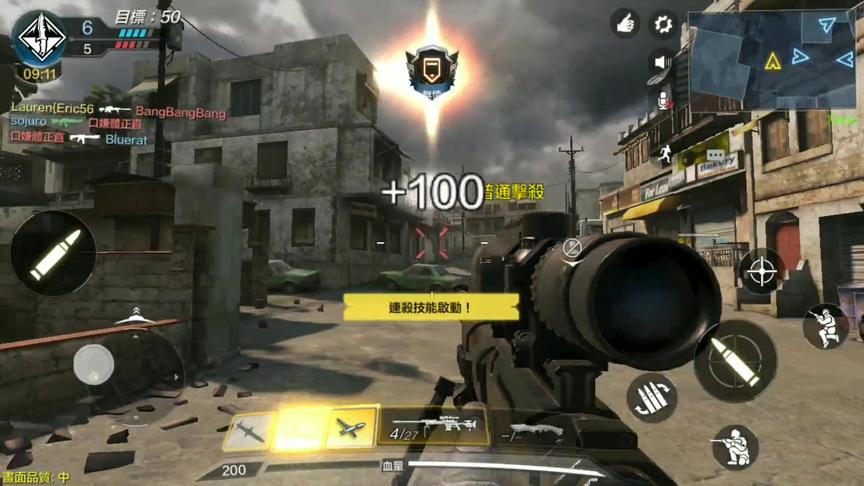
Task: Tap the movement joystick knob
Action: (94, 364)
